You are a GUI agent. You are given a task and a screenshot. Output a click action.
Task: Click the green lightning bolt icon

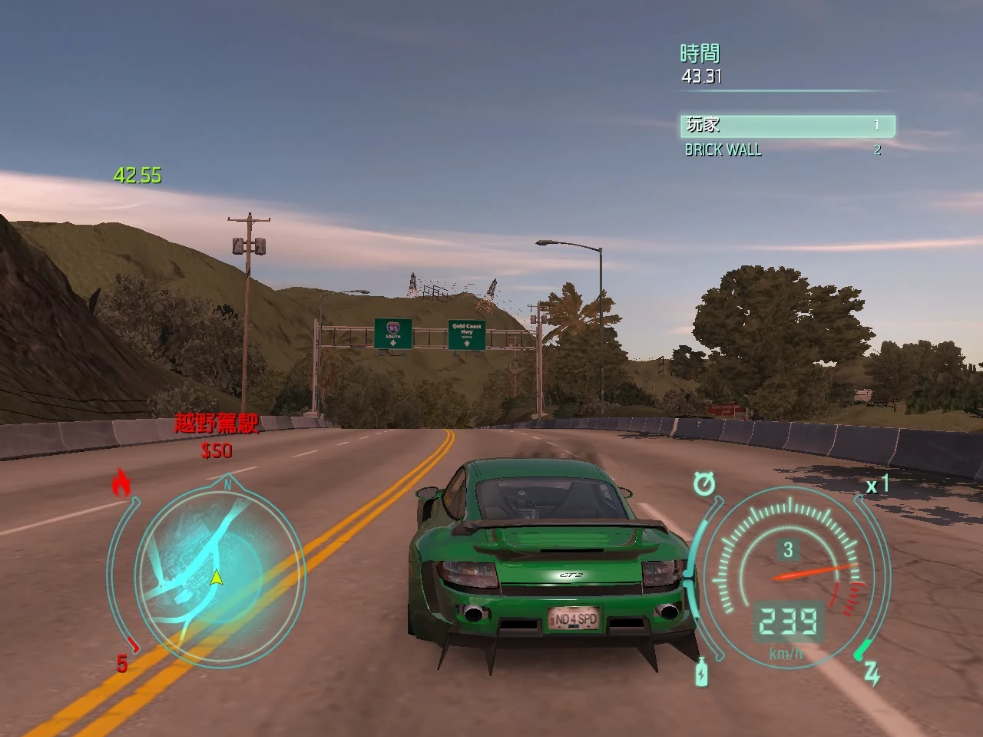point(871,672)
